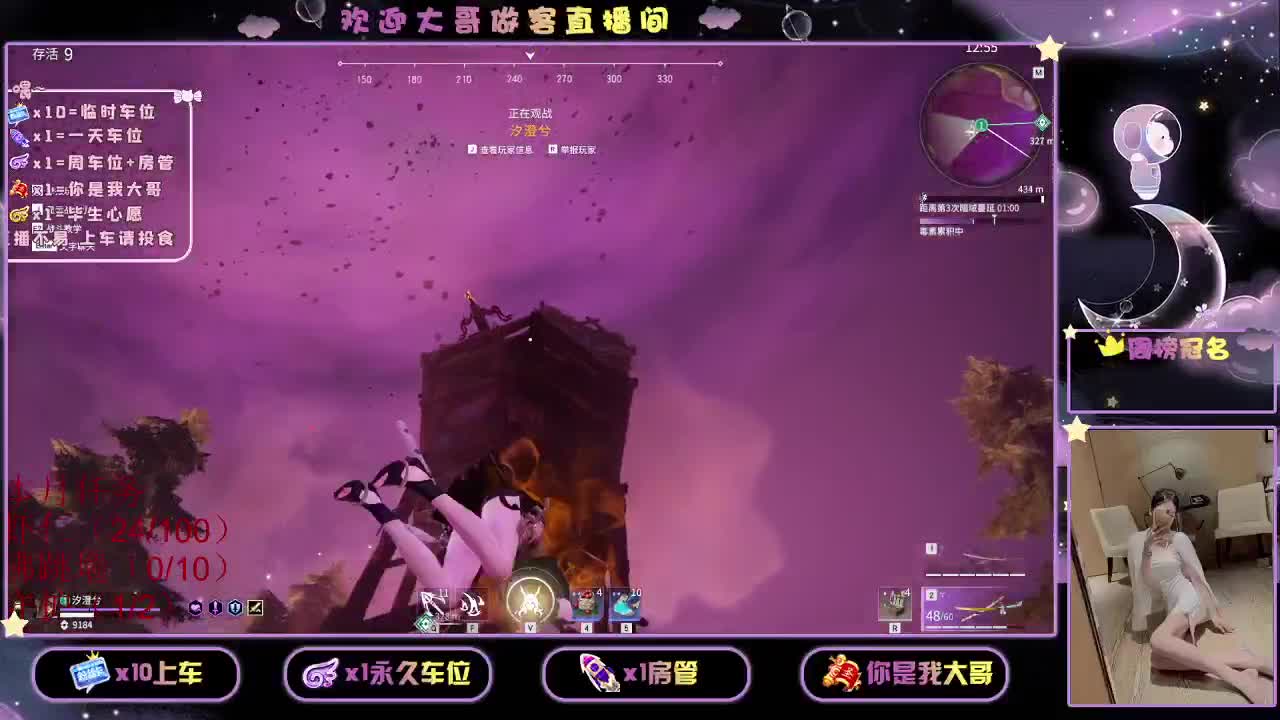This screenshot has height=720, width=1280.
Task: Use the slot 4 healing consumable icon
Action: click(x=586, y=603)
